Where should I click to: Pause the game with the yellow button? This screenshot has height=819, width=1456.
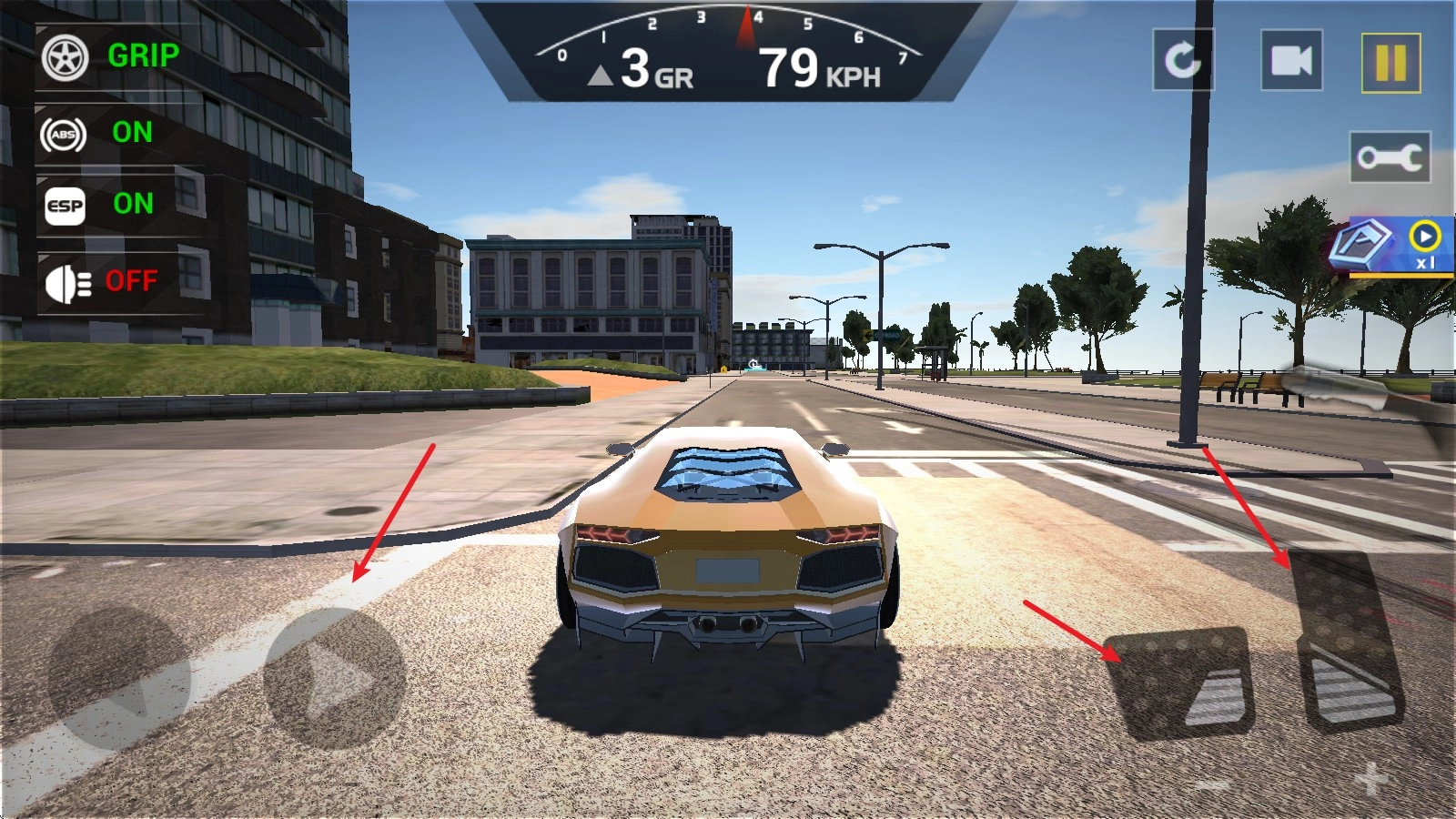click(x=1390, y=63)
